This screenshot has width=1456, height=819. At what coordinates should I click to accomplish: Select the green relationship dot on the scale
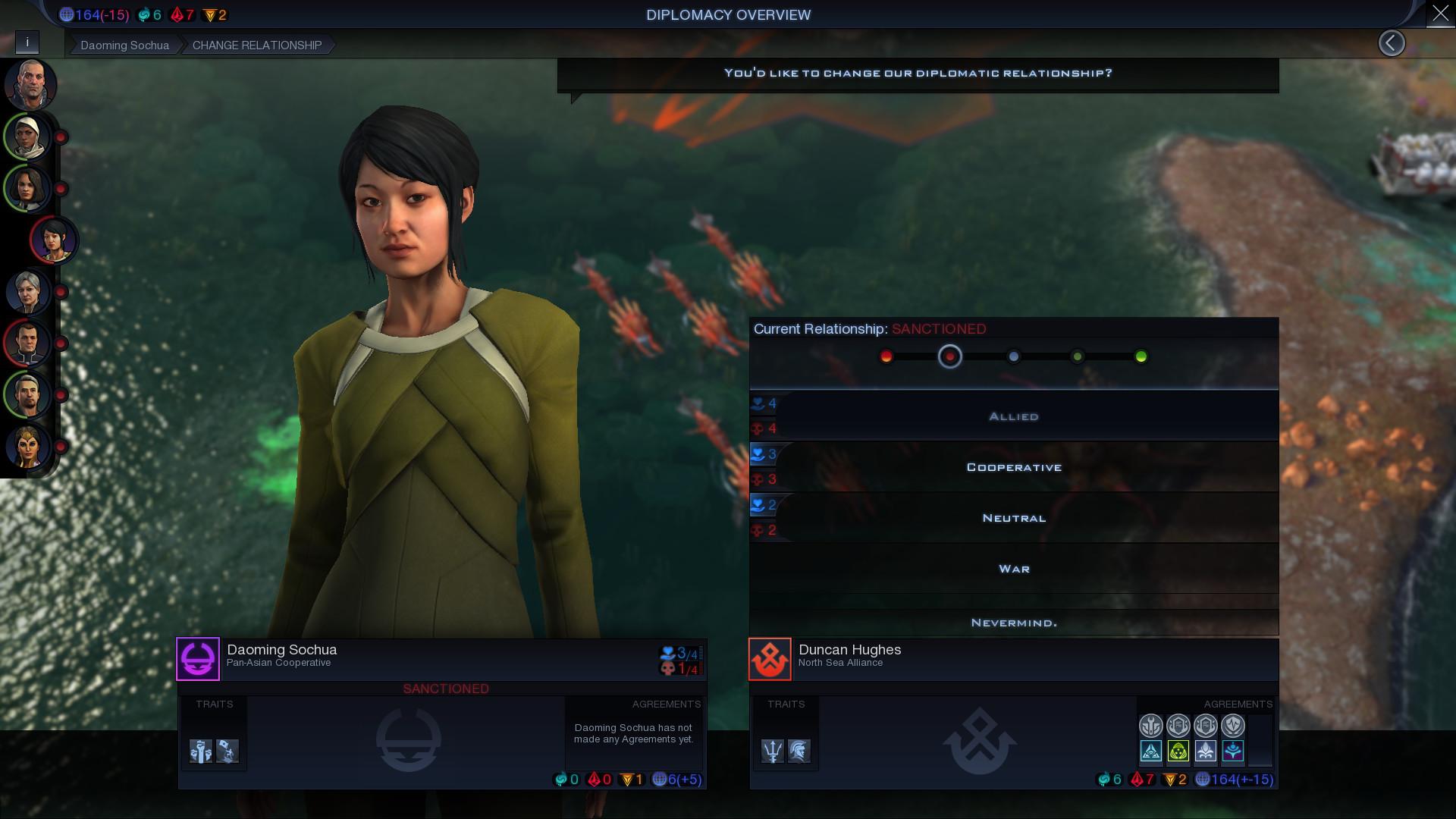1142,356
